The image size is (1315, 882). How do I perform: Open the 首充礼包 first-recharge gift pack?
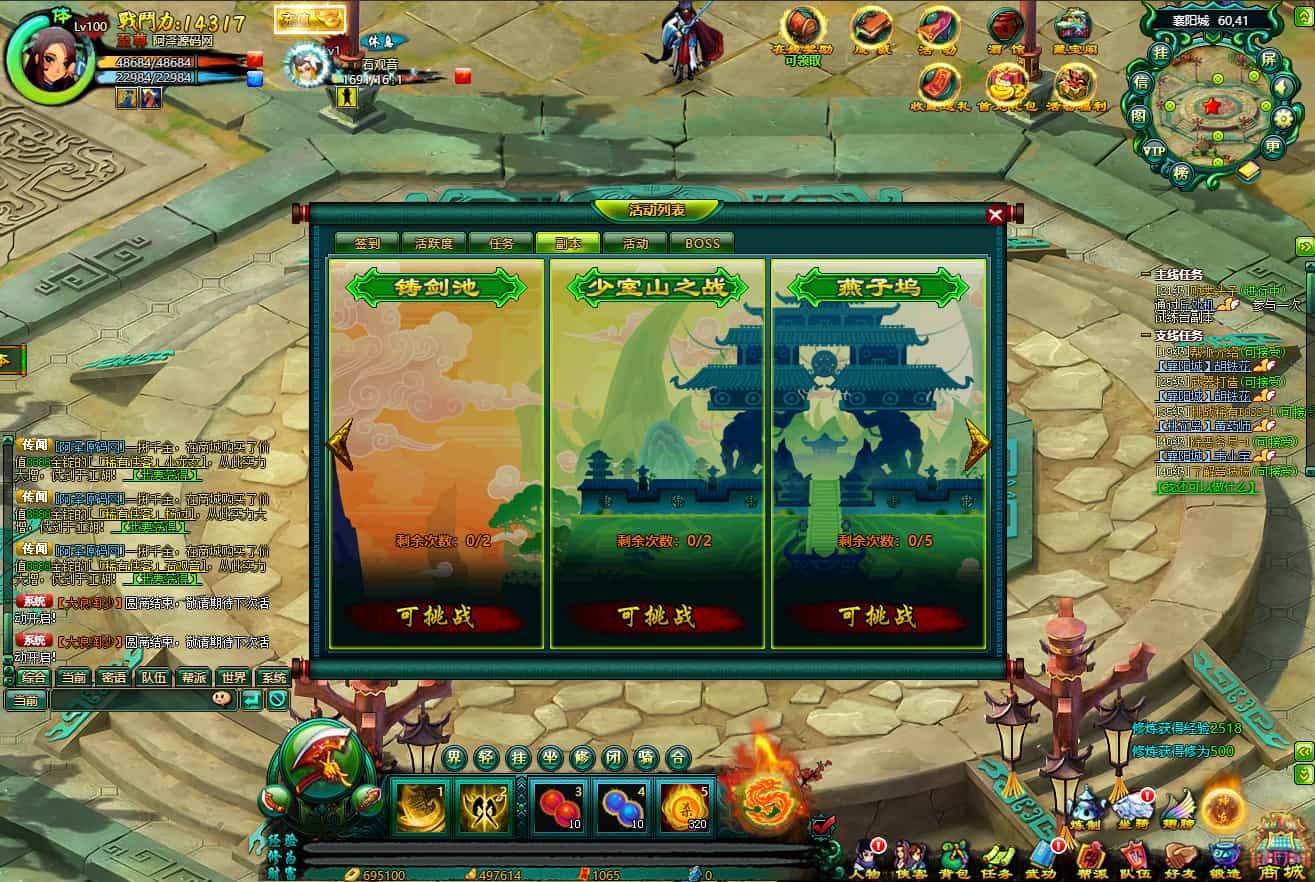click(1007, 85)
